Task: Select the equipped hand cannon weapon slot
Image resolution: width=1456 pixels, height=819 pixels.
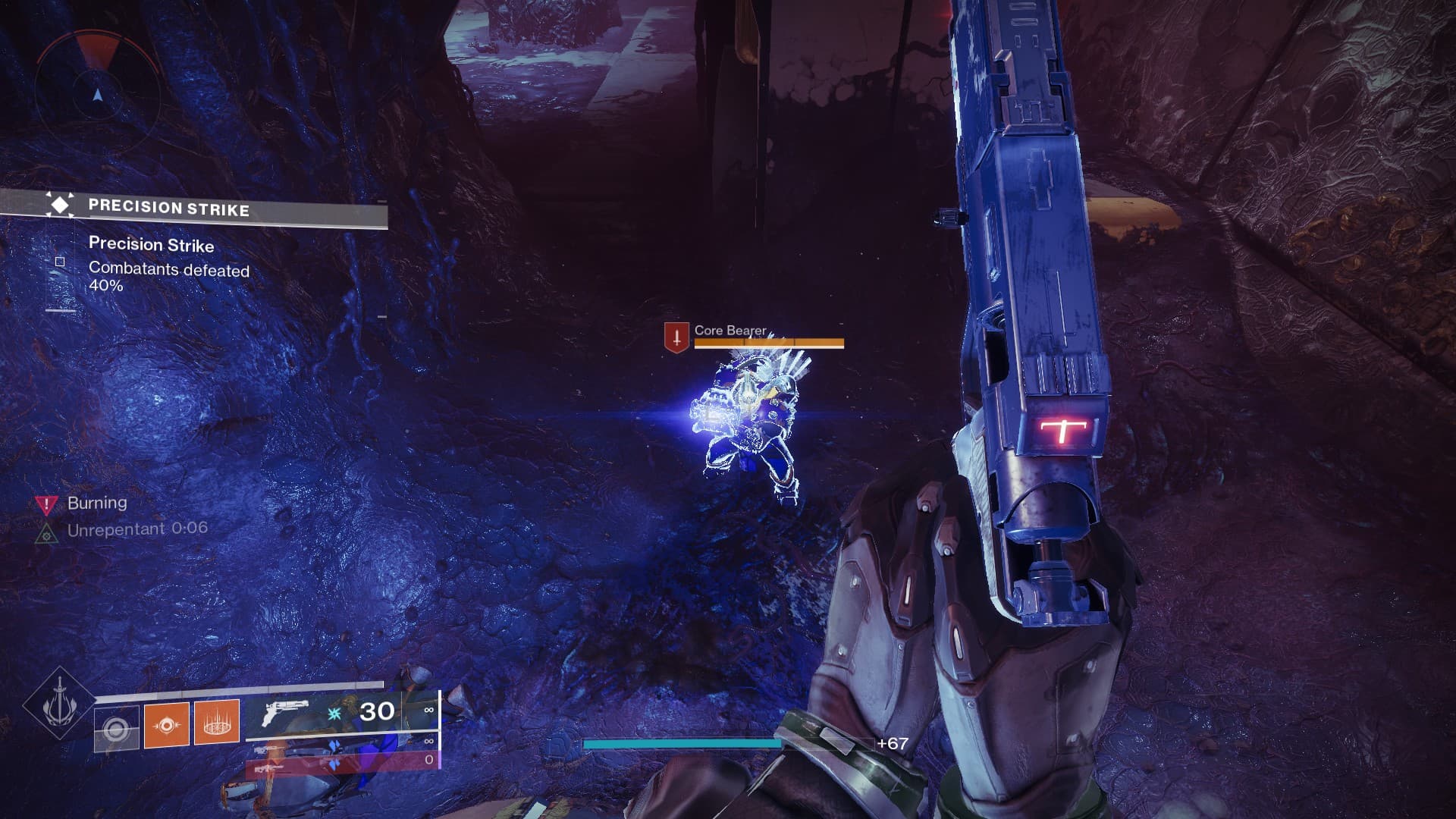Action: point(341,713)
